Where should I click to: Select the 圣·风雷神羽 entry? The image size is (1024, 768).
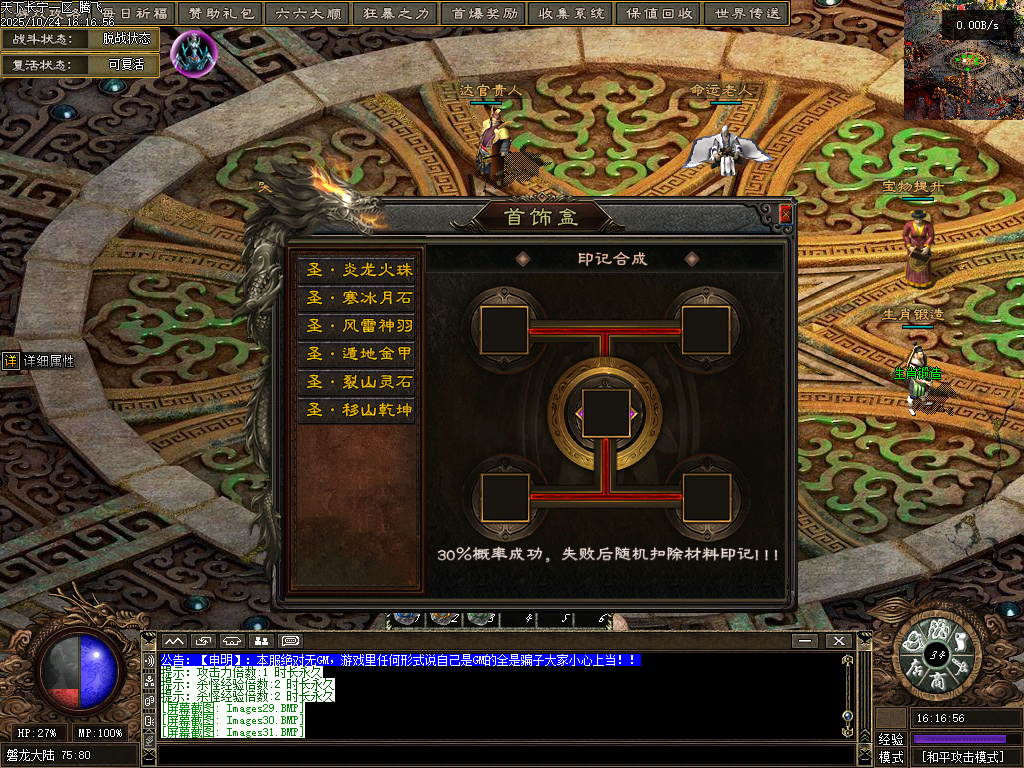[x=357, y=326]
